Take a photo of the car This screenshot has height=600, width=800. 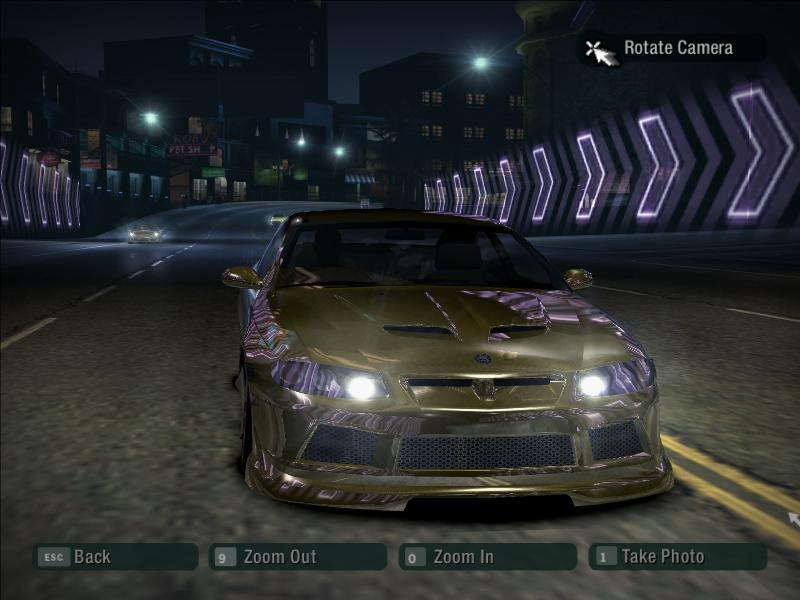coord(677,557)
